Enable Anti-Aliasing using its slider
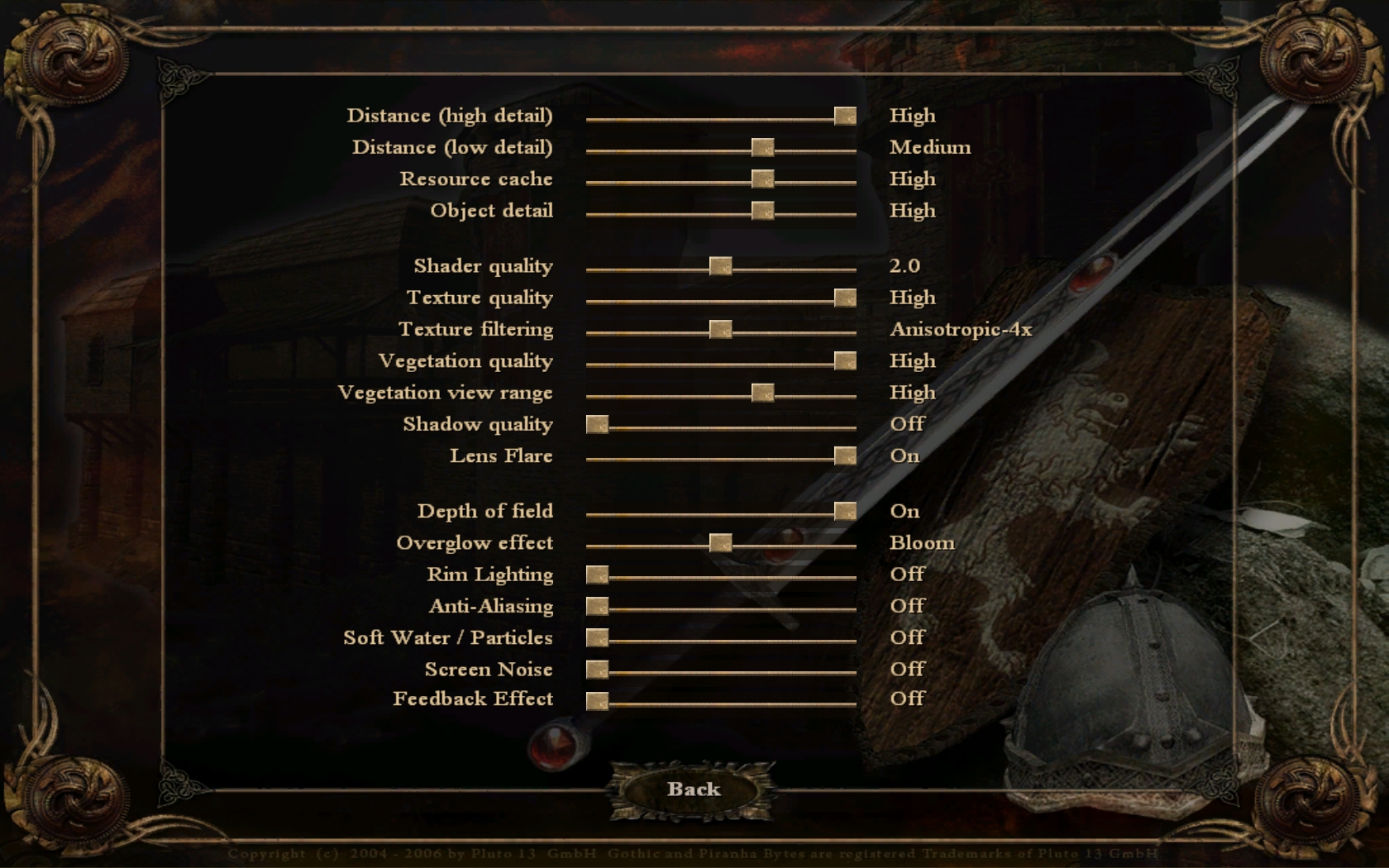This screenshot has height=868, width=1389. point(597,607)
